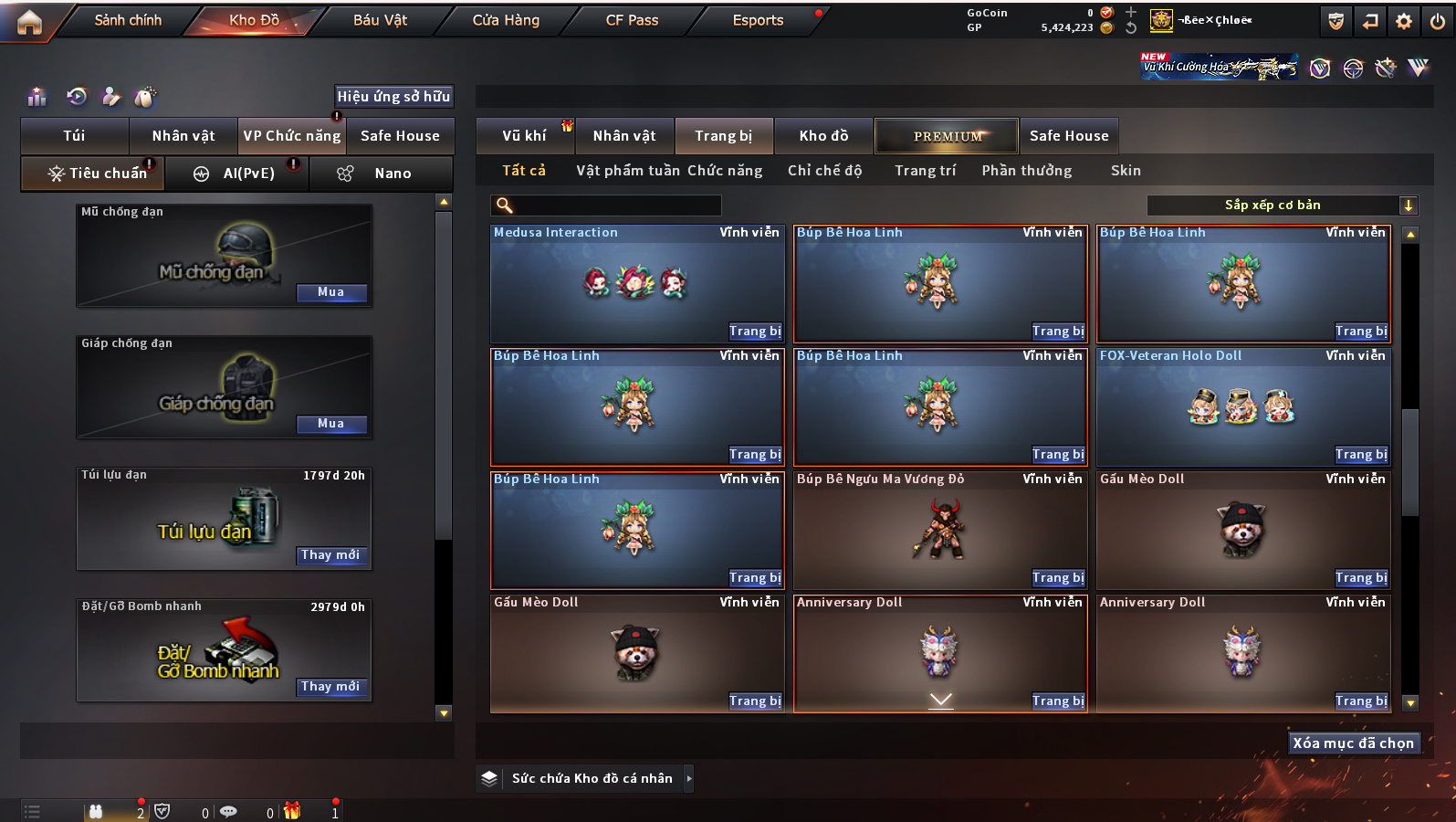Open the Sảnh chính lobby tab
The width and height of the screenshot is (1456, 822).
point(128,20)
